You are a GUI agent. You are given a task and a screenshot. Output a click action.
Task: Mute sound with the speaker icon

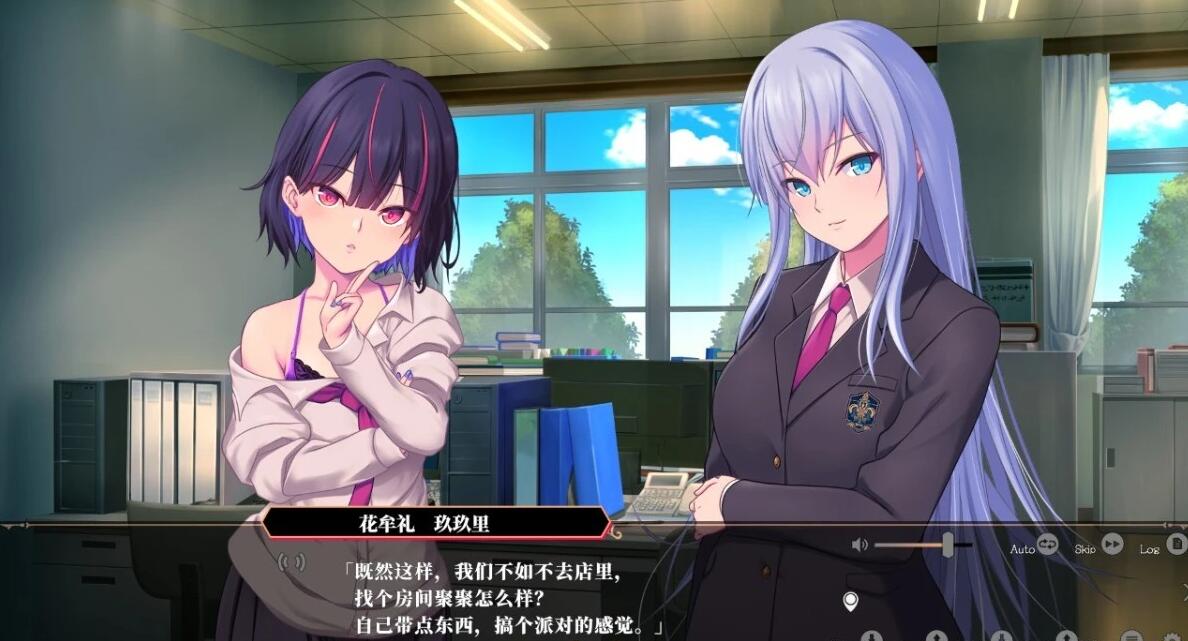[859, 545]
